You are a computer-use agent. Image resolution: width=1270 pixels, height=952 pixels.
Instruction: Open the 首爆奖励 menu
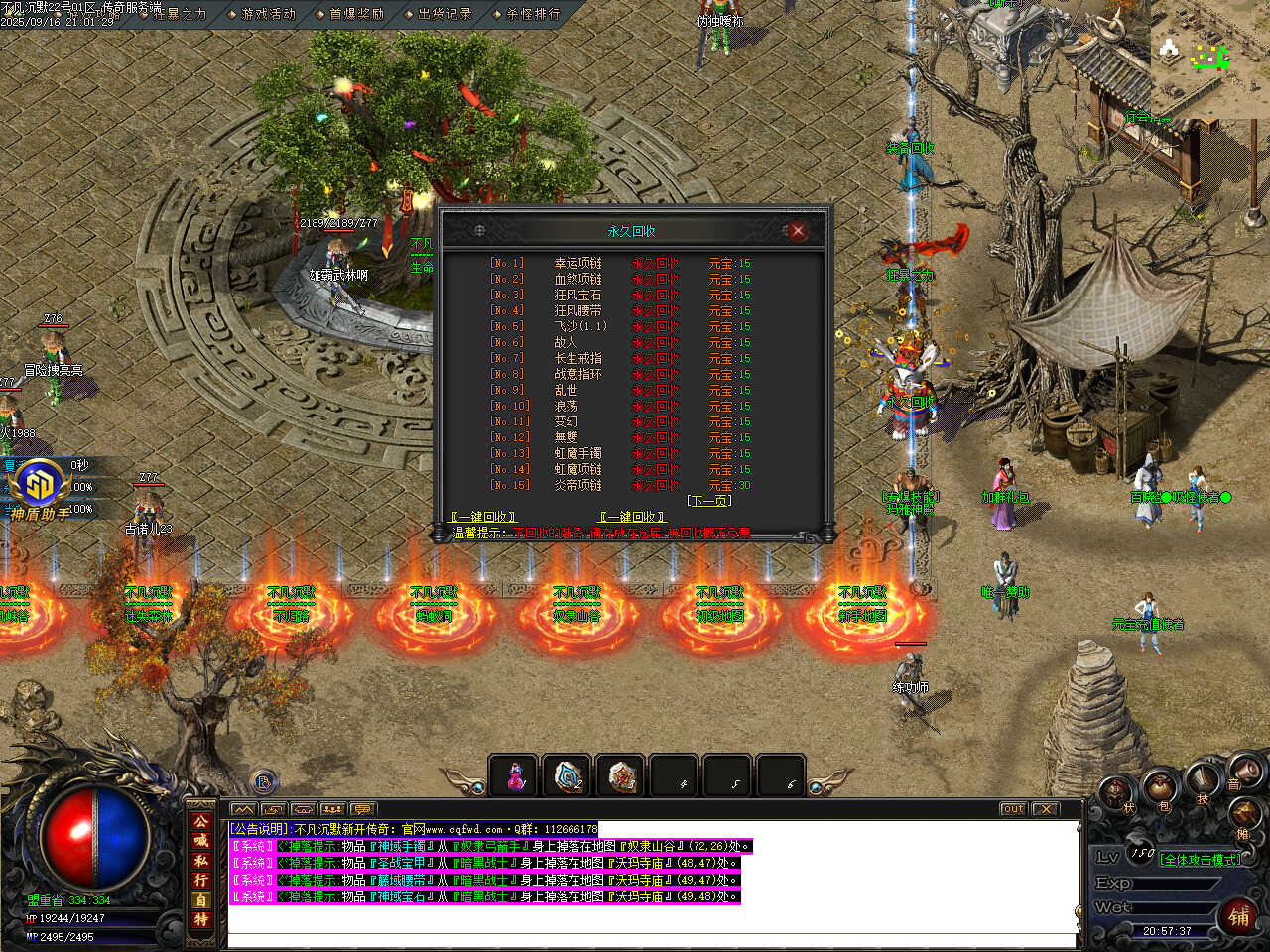356,14
